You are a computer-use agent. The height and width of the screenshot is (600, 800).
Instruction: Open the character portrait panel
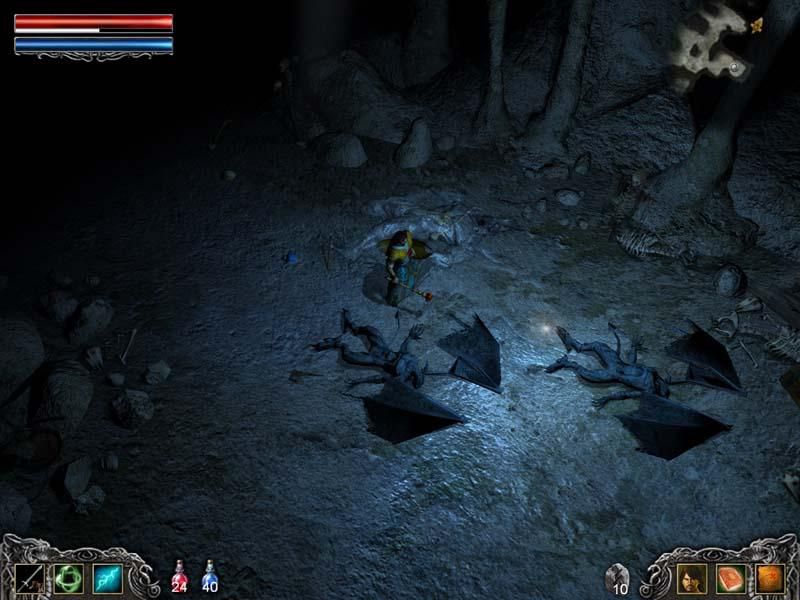(x=691, y=578)
